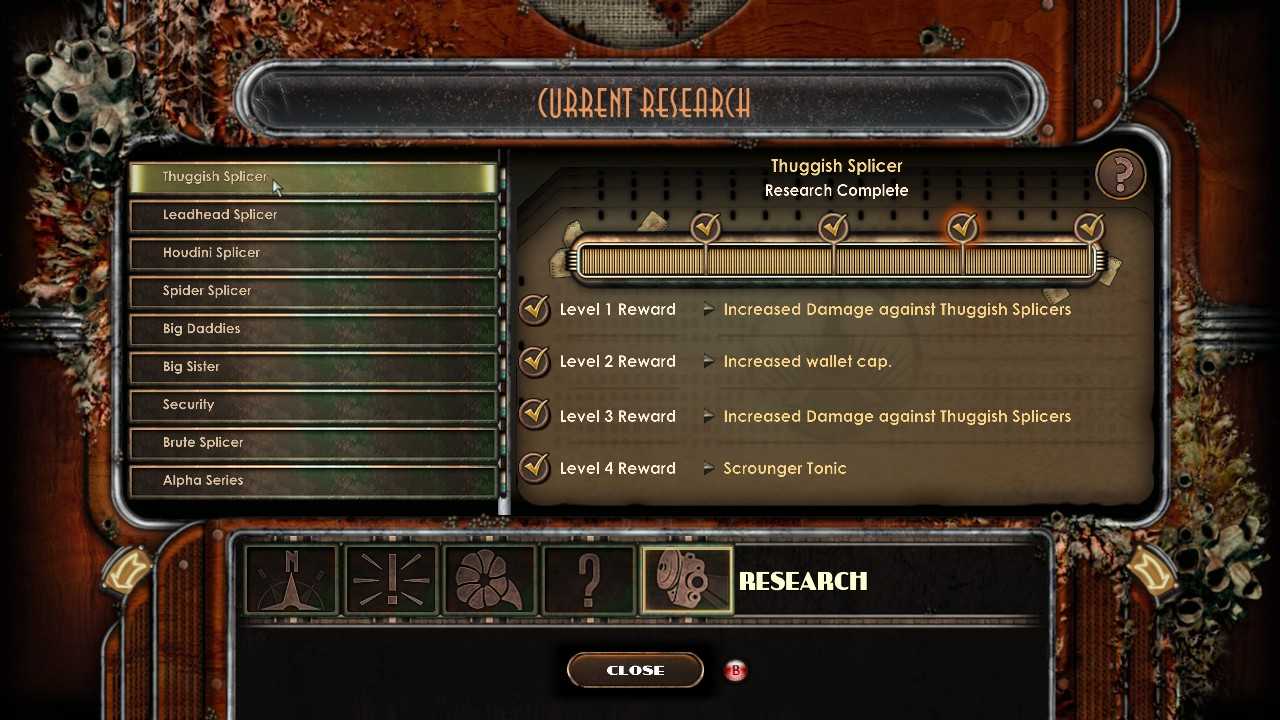This screenshot has width=1280, height=720.
Task: Click the left page arrow
Action: 128,570
